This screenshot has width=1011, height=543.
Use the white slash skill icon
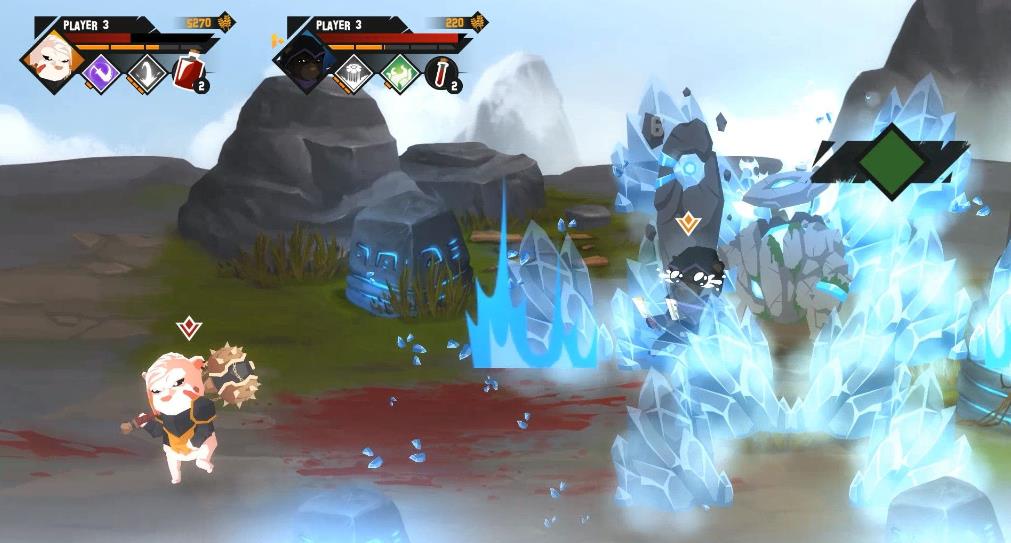pos(146,73)
